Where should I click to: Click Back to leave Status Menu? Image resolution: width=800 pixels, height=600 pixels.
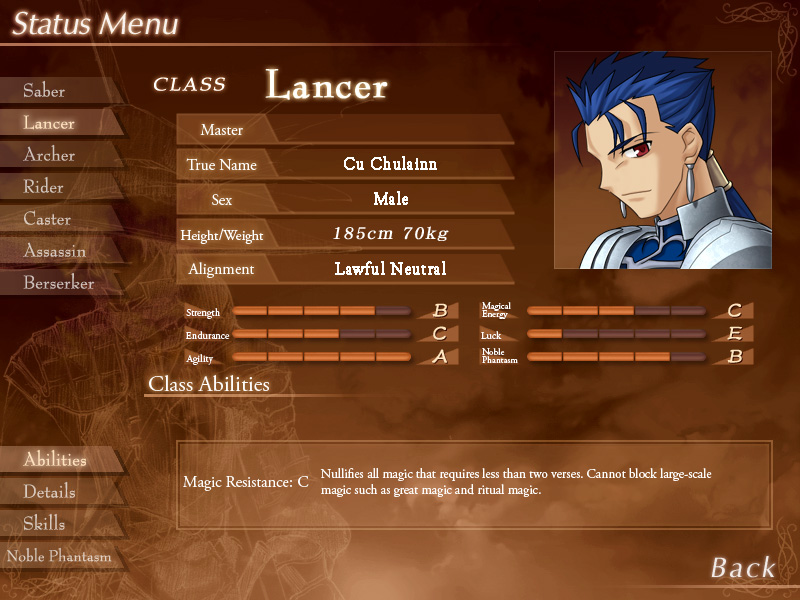[x=742, y=568]
